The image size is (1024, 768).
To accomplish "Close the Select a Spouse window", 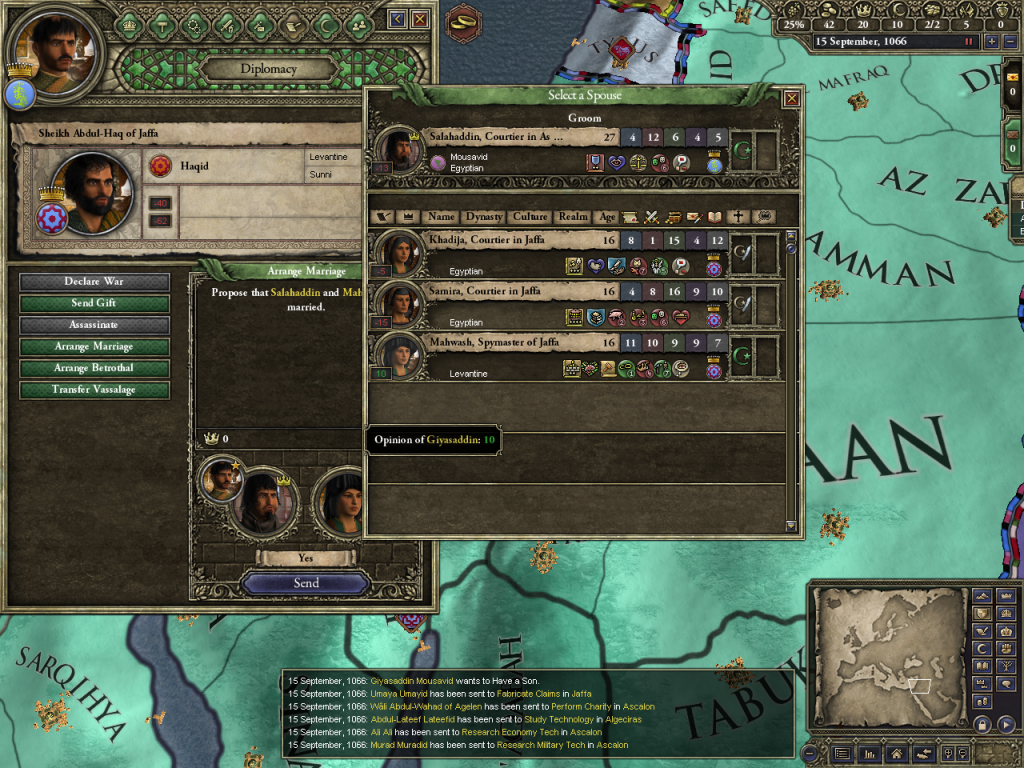I will pyautogui.click(x=792, y=97).
